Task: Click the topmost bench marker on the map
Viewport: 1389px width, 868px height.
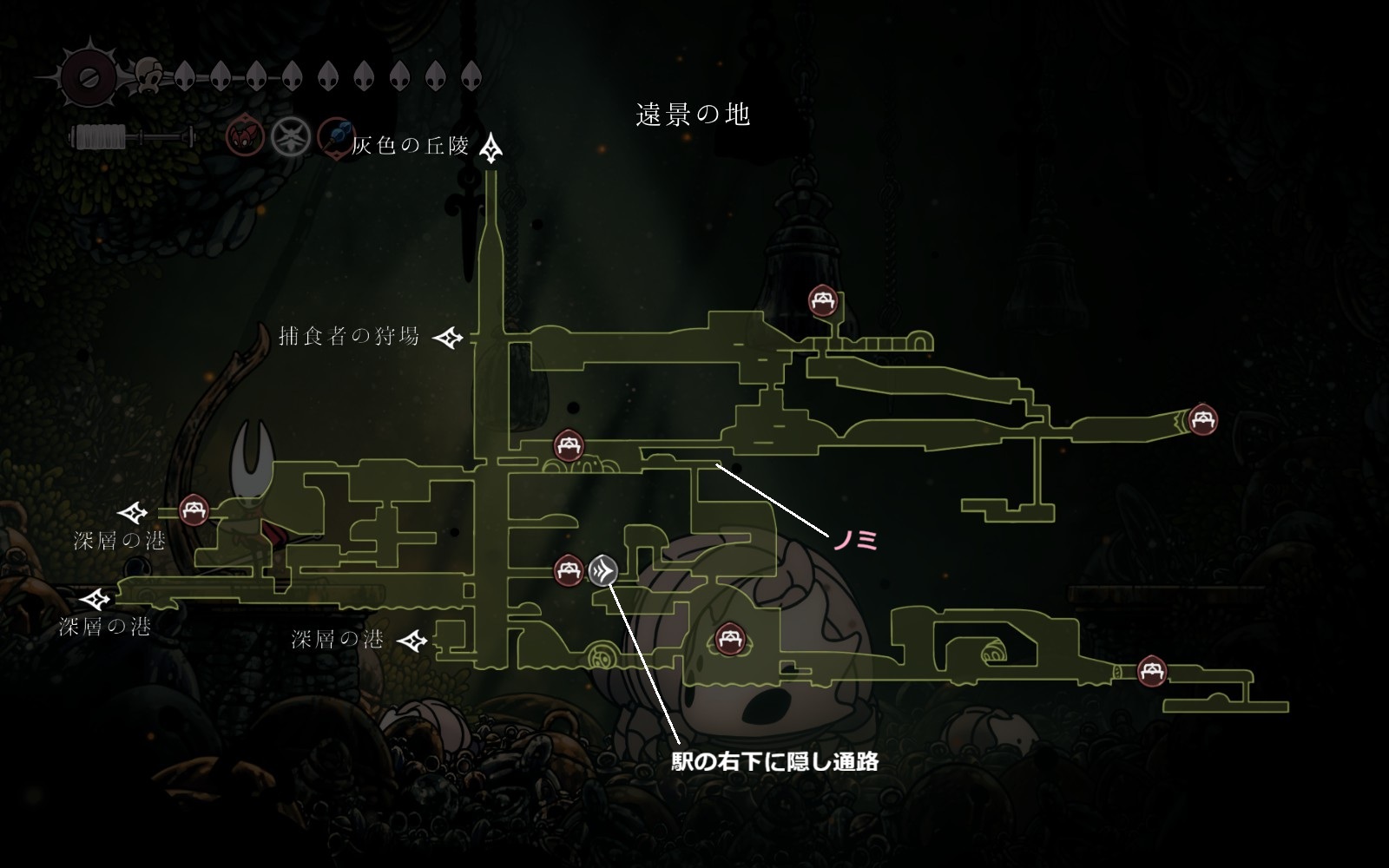Action: [x=822, y=300]
